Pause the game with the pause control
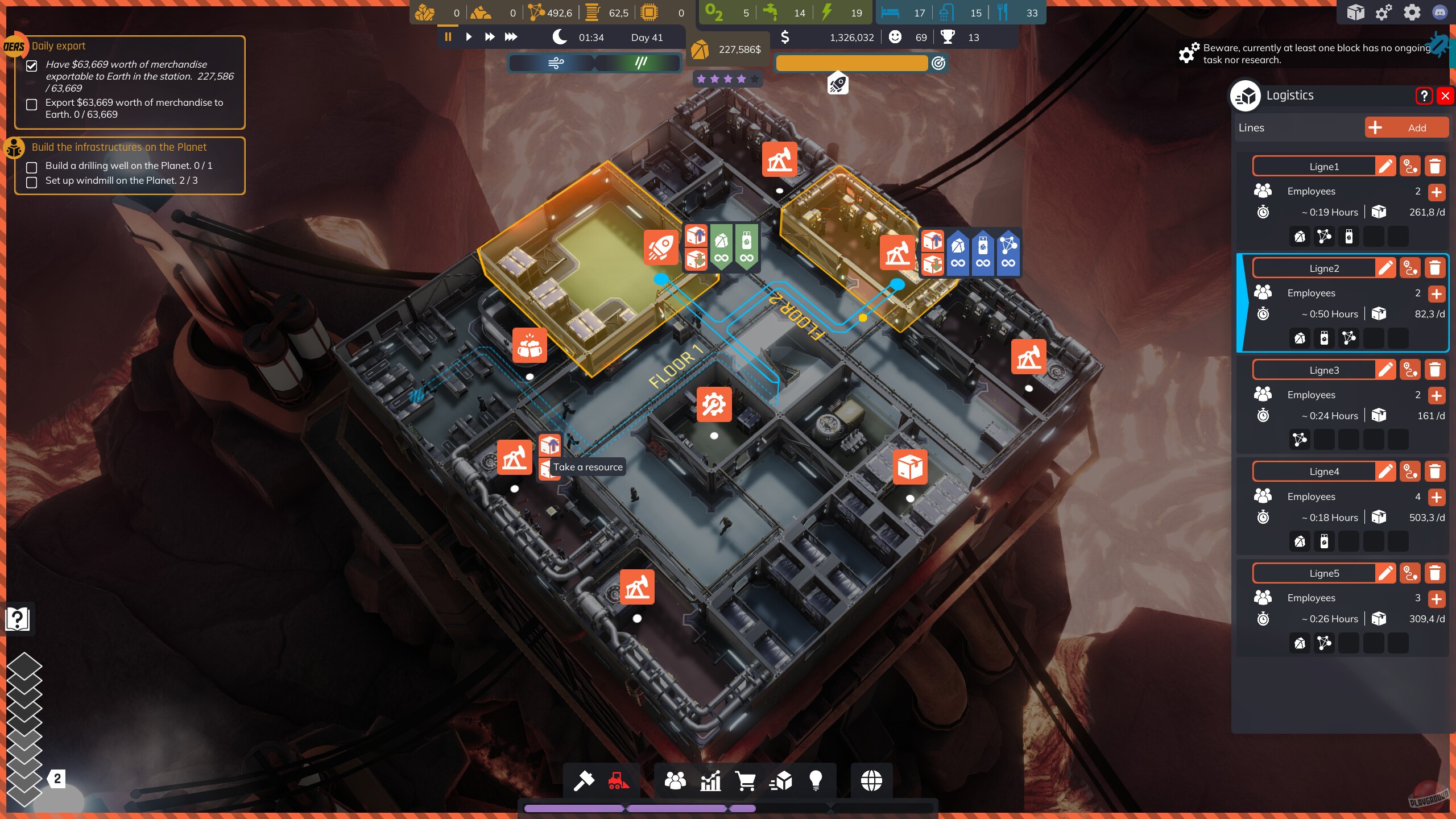1456x819 pixels. (x=448, y=37)
